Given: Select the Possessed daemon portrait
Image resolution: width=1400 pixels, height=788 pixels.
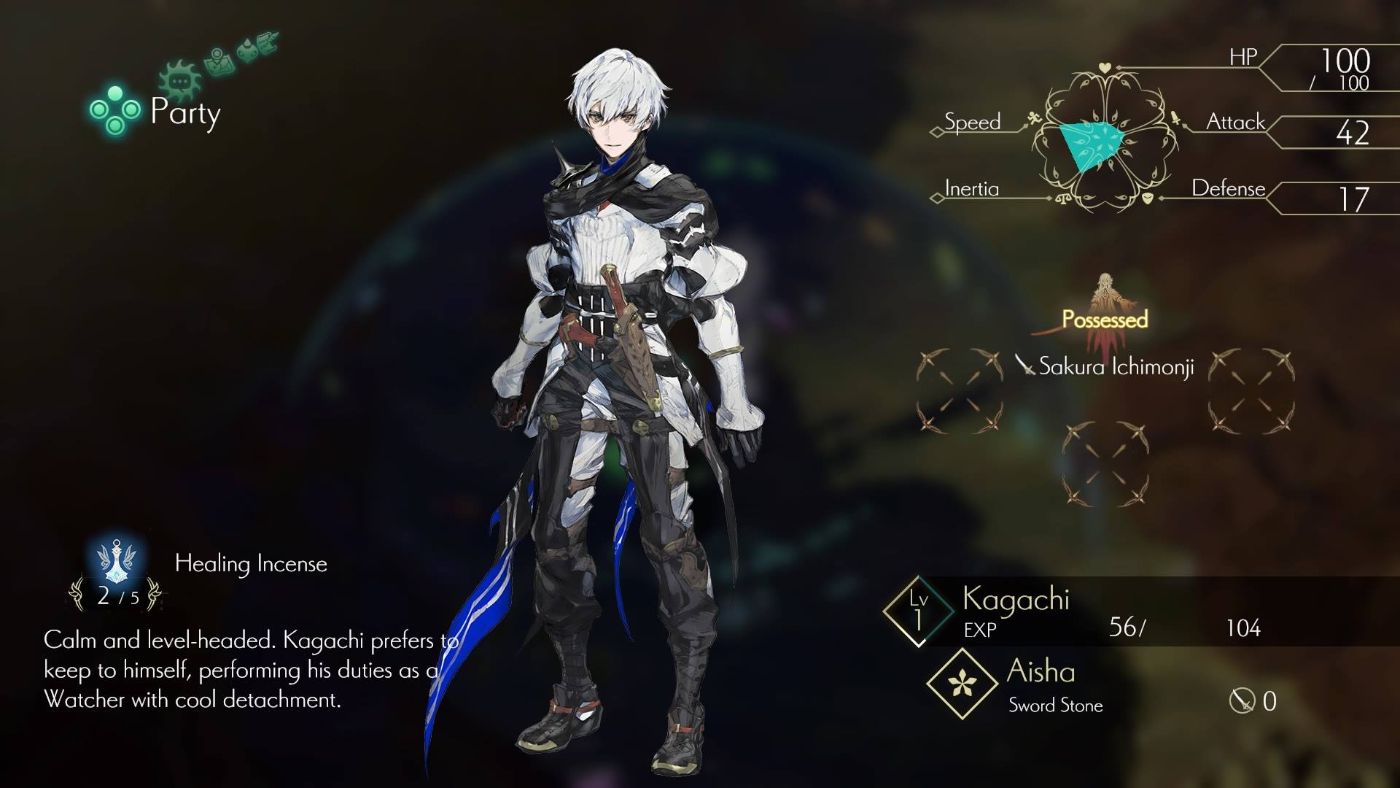Looking at the screenshot, I should 1105,295.
